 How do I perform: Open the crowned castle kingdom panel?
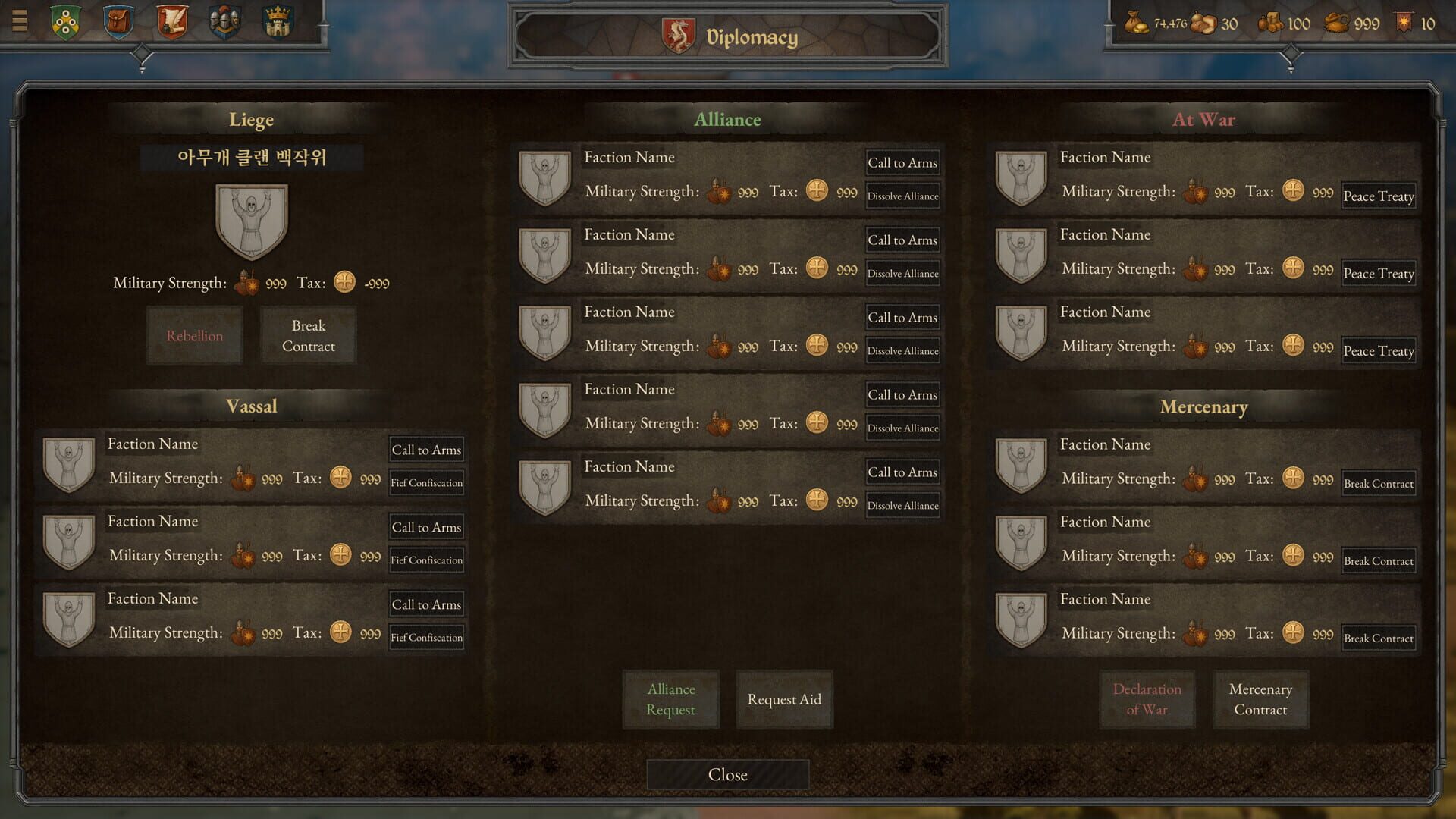[x=278, y=23]
